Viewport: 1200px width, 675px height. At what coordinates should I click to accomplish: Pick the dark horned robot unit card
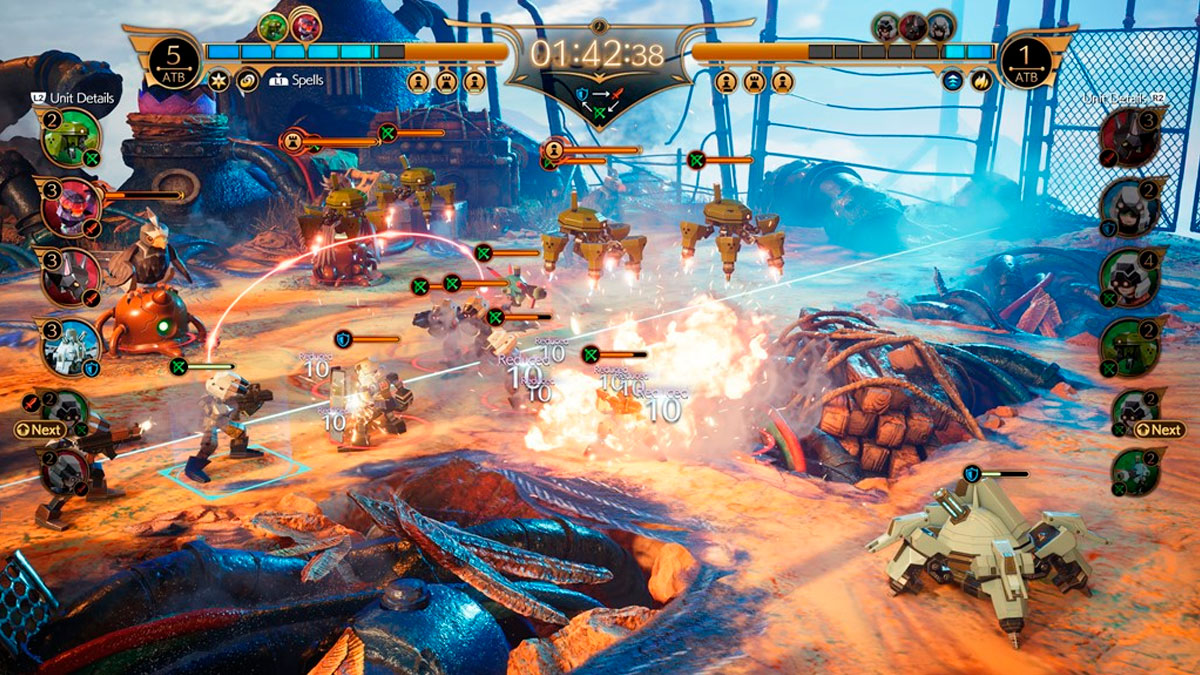tap(70, 275)
